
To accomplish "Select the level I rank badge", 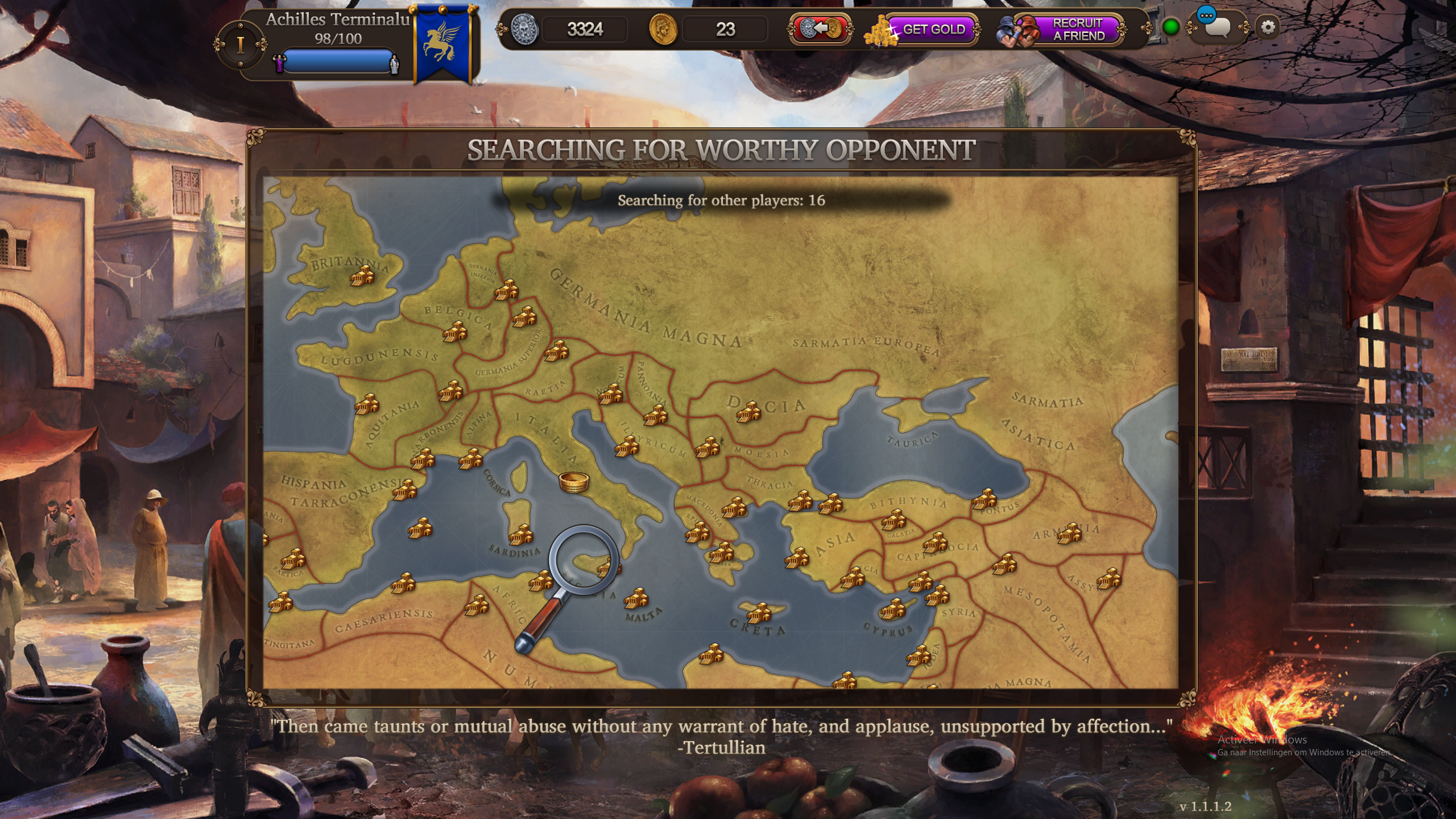I will [x=241, y=44].
